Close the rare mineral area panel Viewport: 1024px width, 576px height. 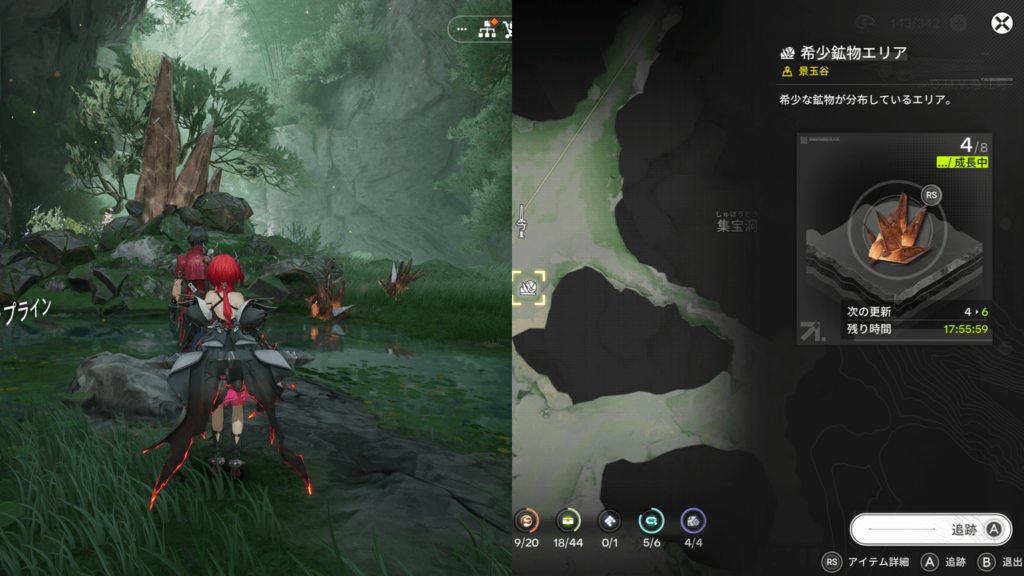tap(1000, 24)
